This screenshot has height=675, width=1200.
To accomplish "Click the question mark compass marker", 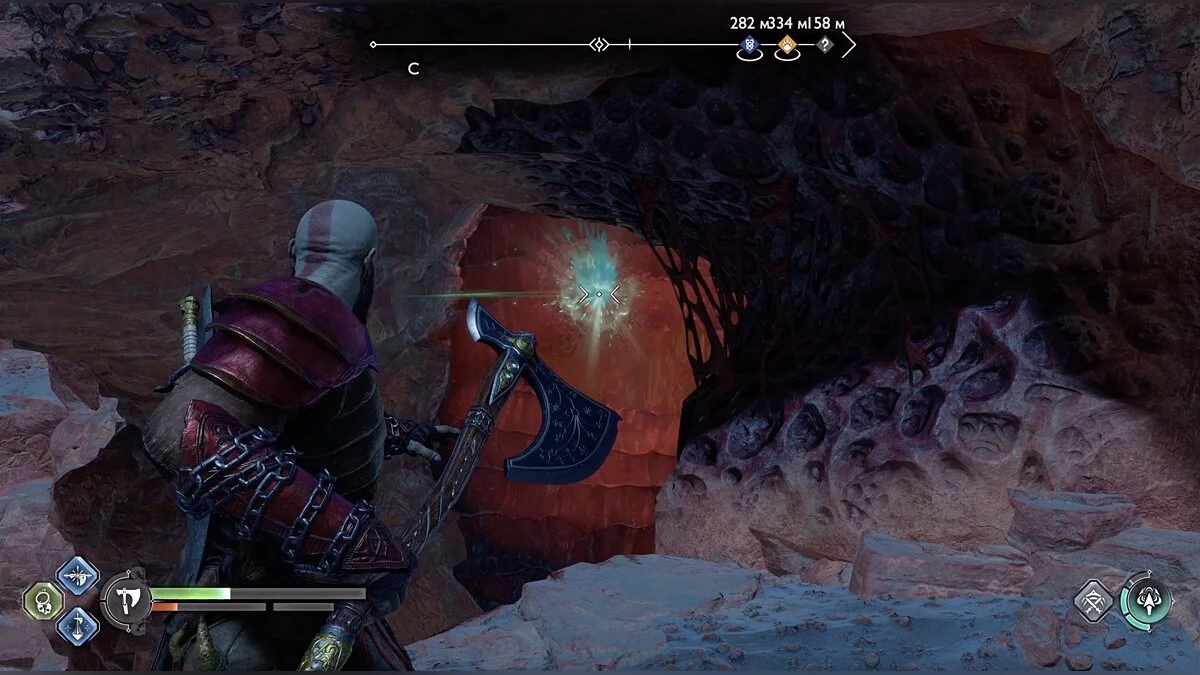I will pos(824,45).
